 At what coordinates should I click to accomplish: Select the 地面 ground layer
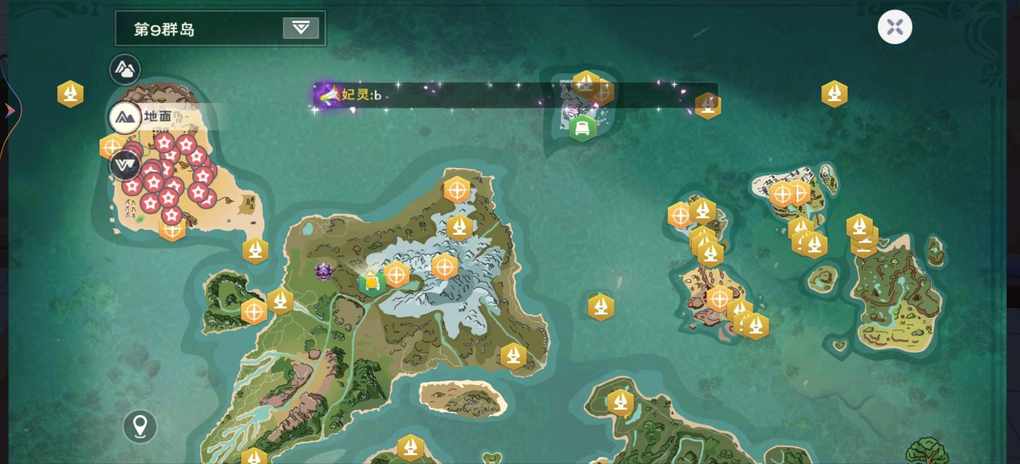[126, 117]
